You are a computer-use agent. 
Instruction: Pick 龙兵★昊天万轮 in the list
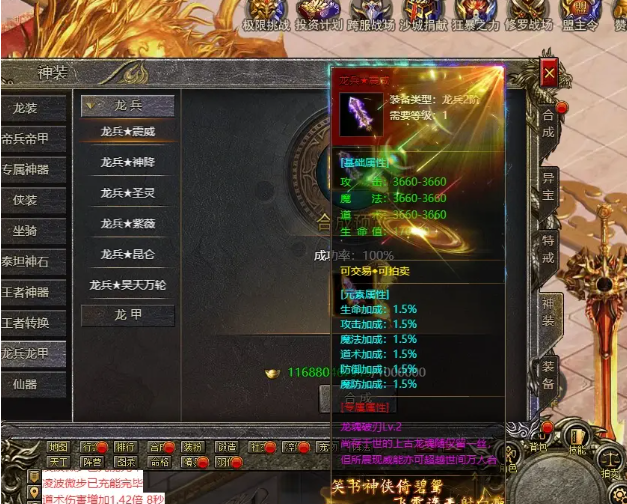[128, 286]
